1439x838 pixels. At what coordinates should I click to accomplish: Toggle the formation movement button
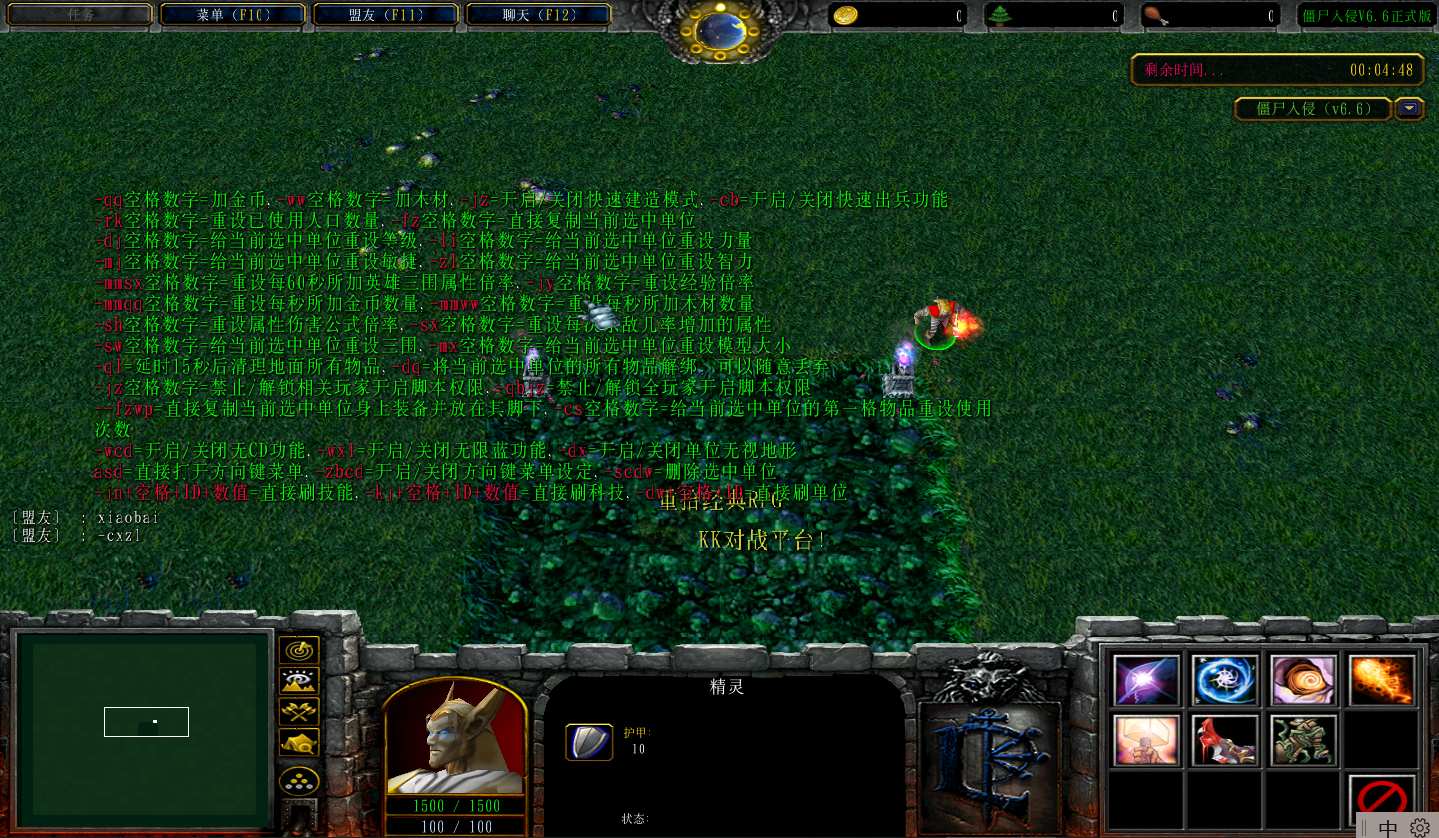(299, 780)
